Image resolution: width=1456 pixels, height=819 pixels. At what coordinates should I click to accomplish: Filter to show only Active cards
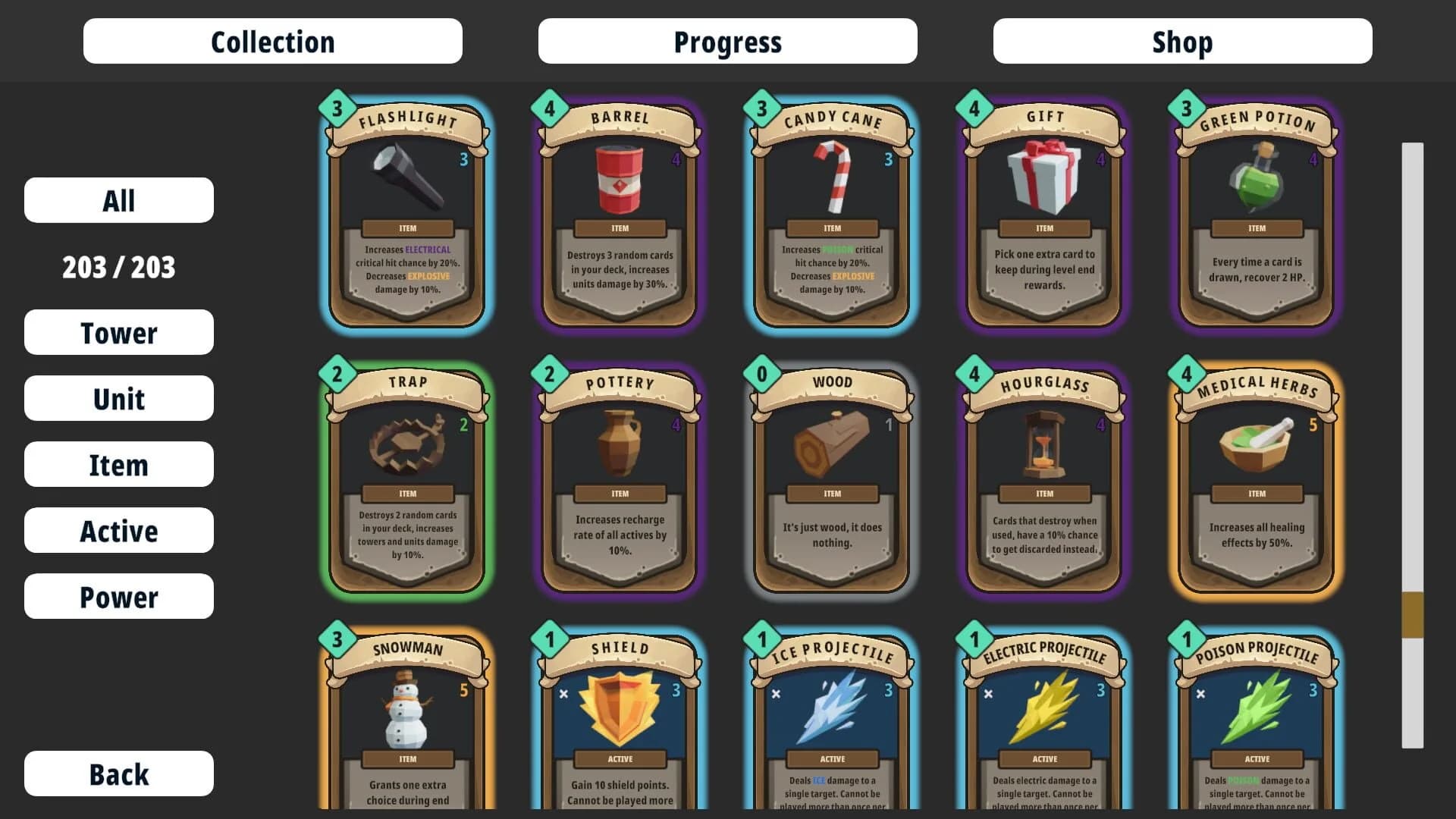[118, 530]
